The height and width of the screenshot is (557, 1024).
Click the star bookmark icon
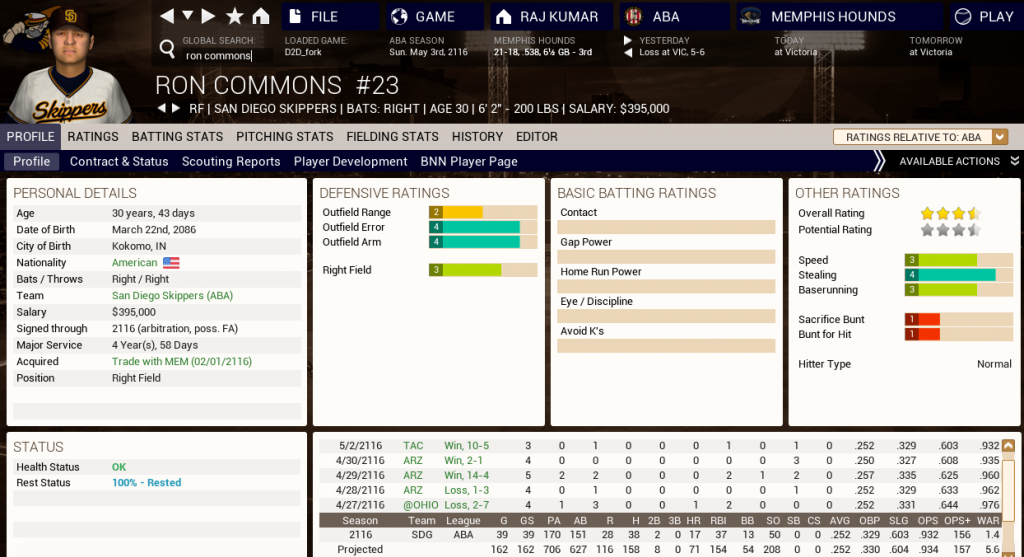click(x=235, y=16)
